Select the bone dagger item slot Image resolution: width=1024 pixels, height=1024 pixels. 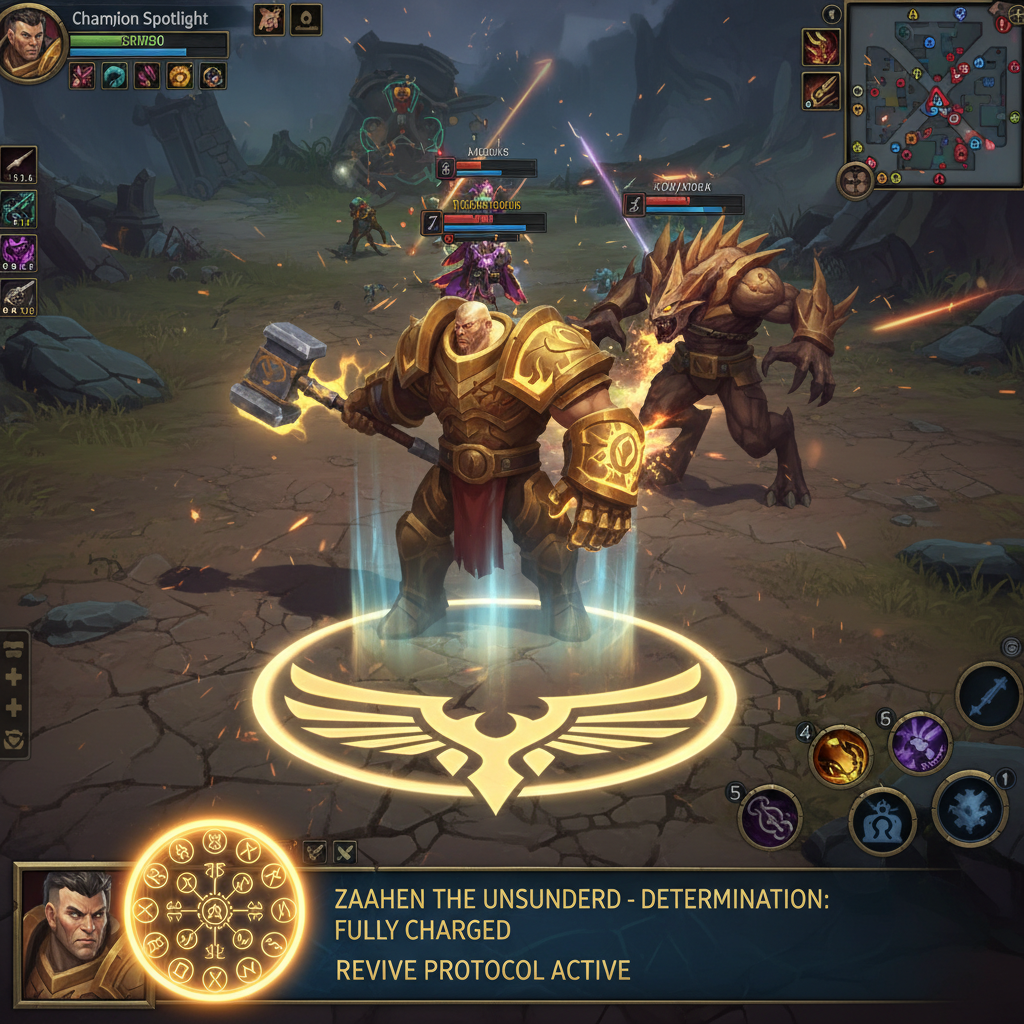tap(19, 161)
